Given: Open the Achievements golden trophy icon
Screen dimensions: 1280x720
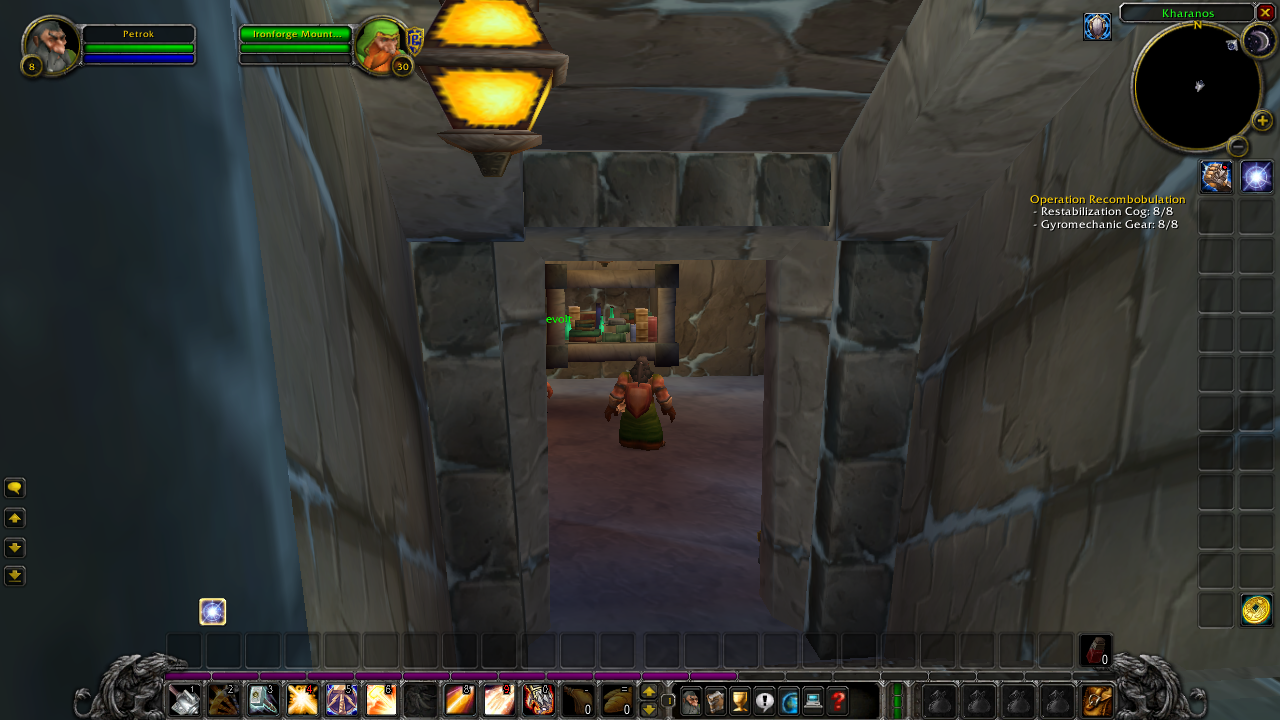Looking at the screenshot, I should coord(739,701).
